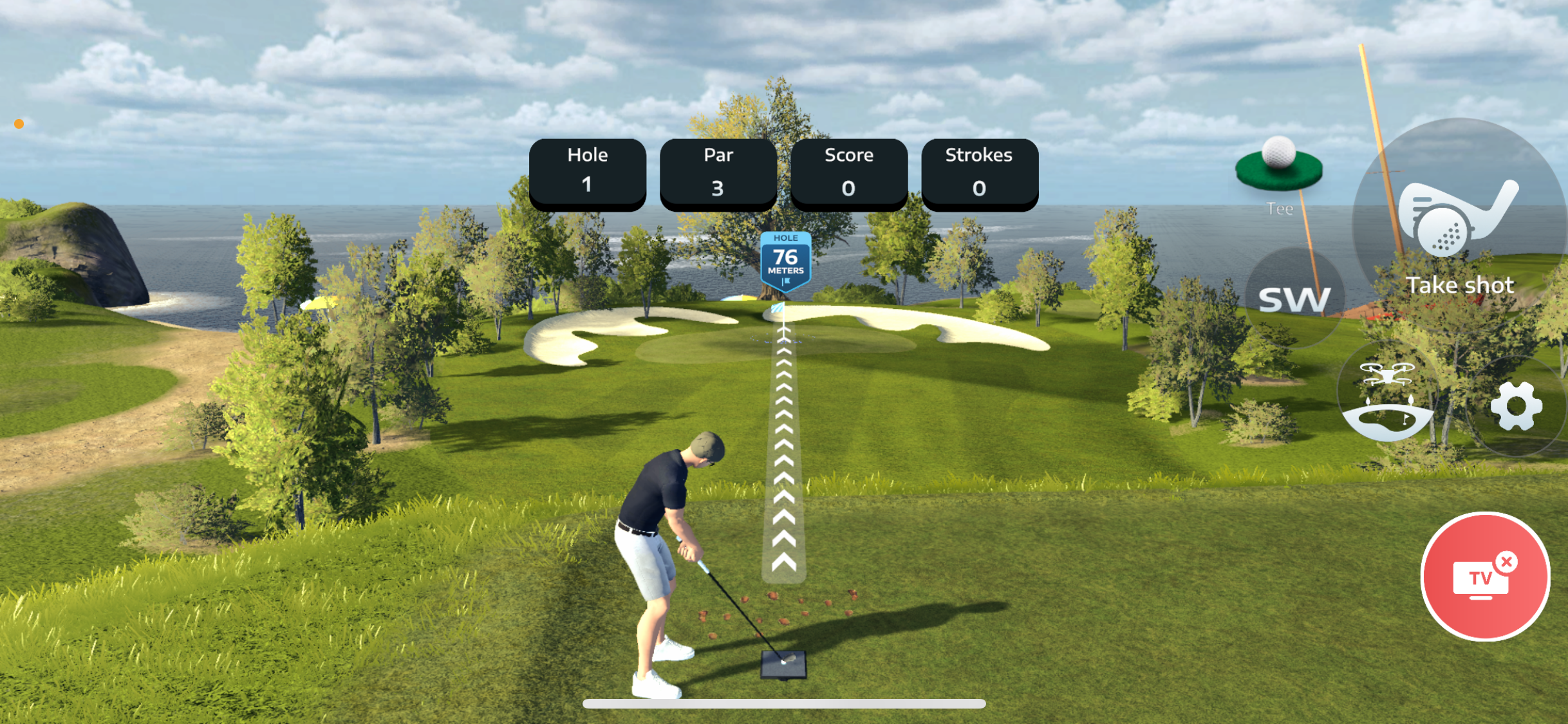Disconnect TV with the red button
The height and width of the screenshot is (724, 1568).
1484,577
